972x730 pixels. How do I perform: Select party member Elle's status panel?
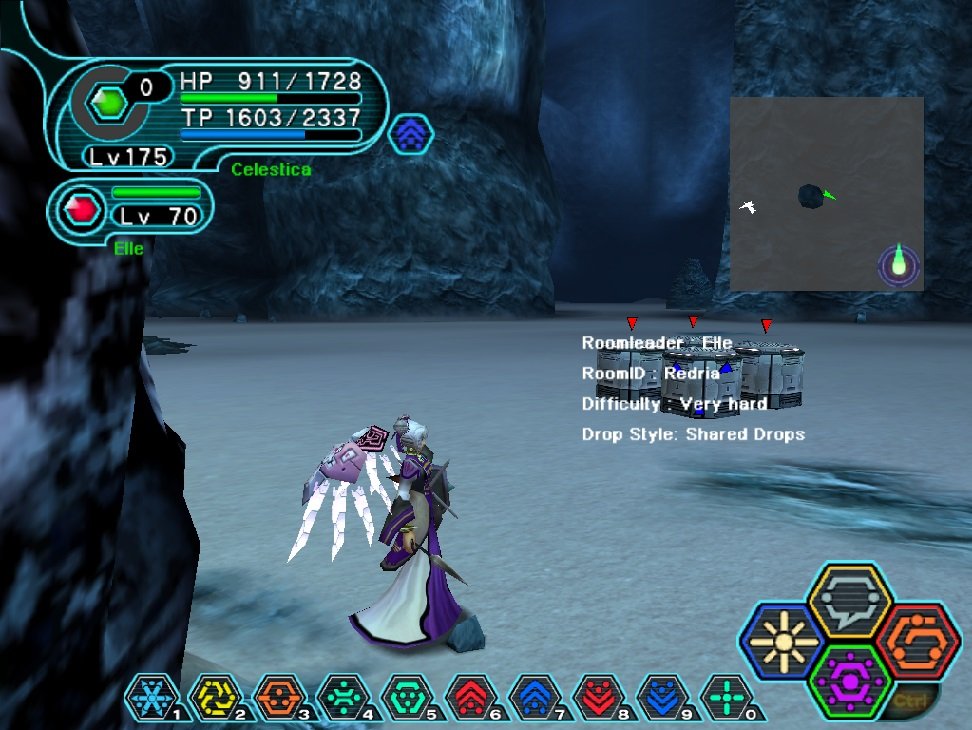tap(131, 210)
